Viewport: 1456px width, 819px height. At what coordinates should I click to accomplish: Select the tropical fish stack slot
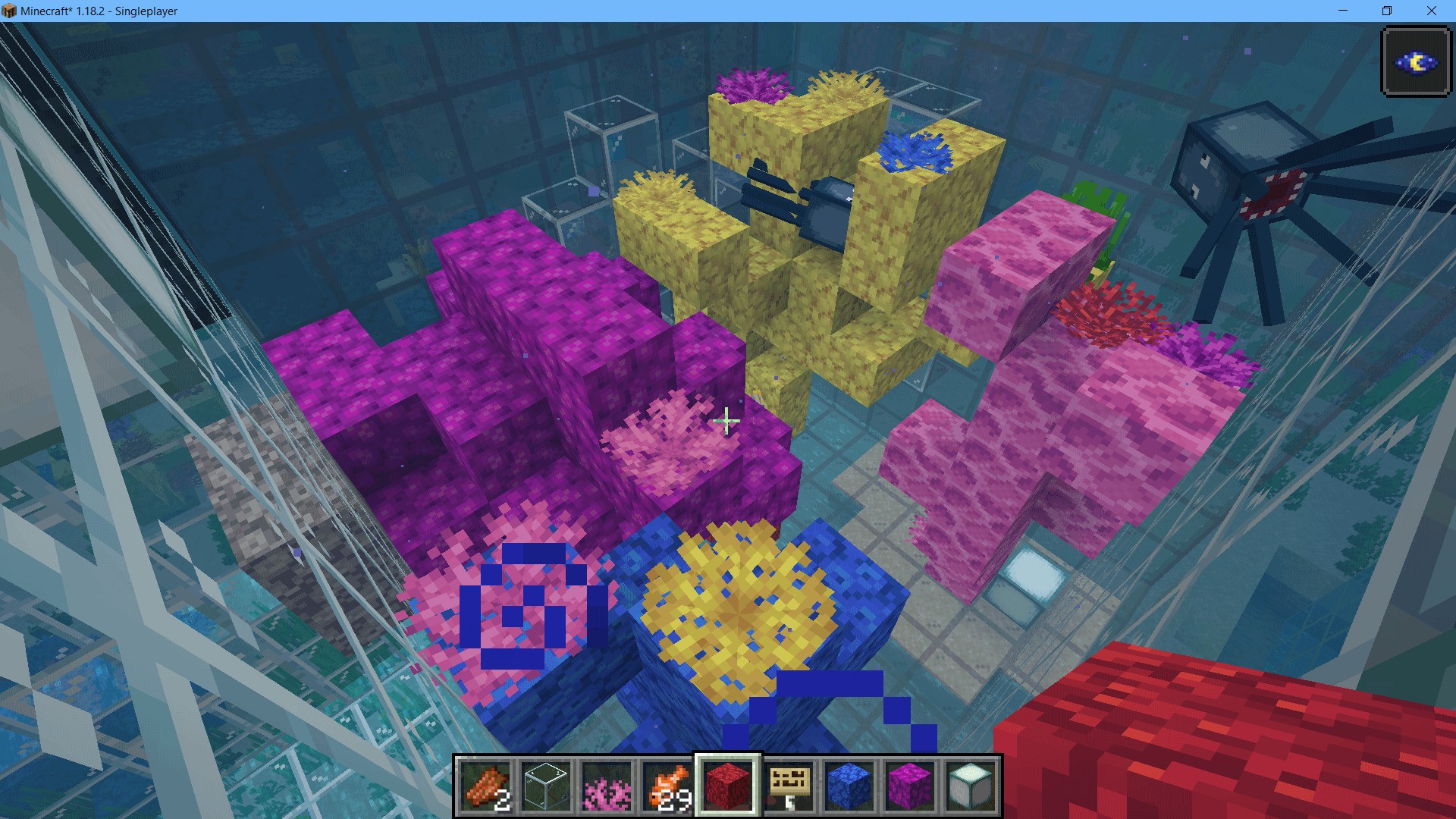click(x=667, y=786)
